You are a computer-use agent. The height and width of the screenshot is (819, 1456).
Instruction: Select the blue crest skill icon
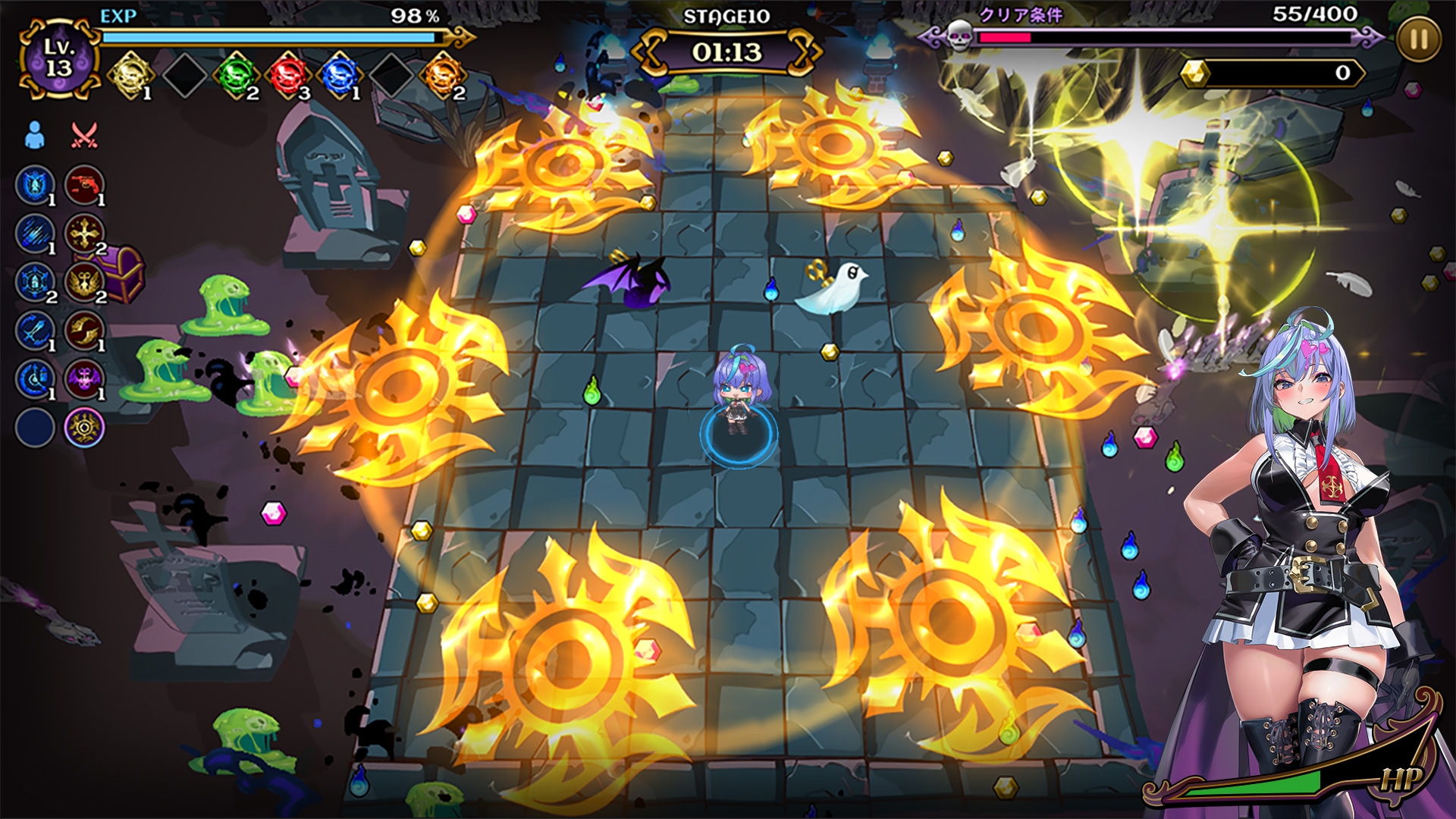pyautogui.click(x=34, y=184)
